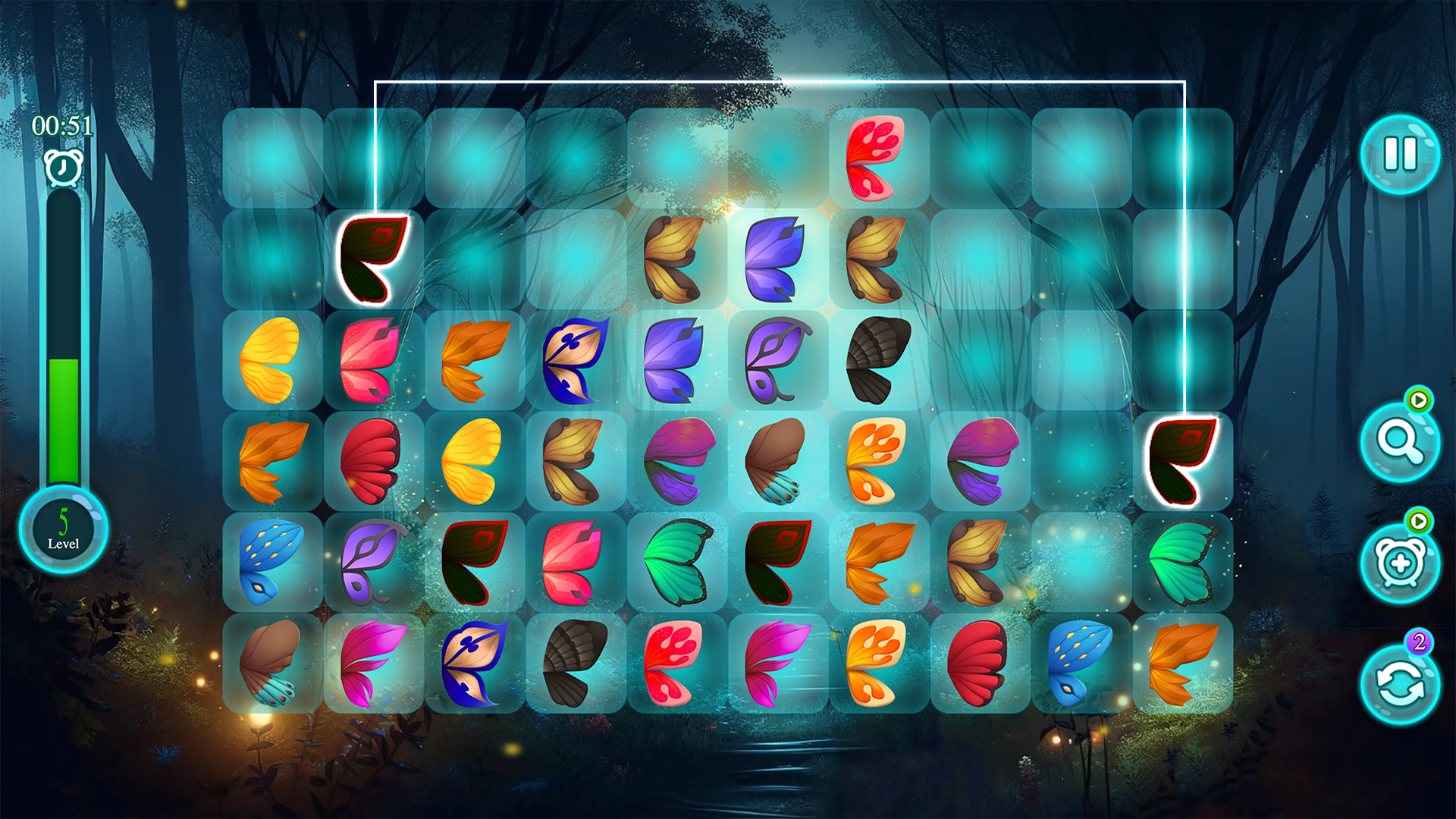Pause the game
This screenshot has height=819, width=1456.
click(1401, 154)
